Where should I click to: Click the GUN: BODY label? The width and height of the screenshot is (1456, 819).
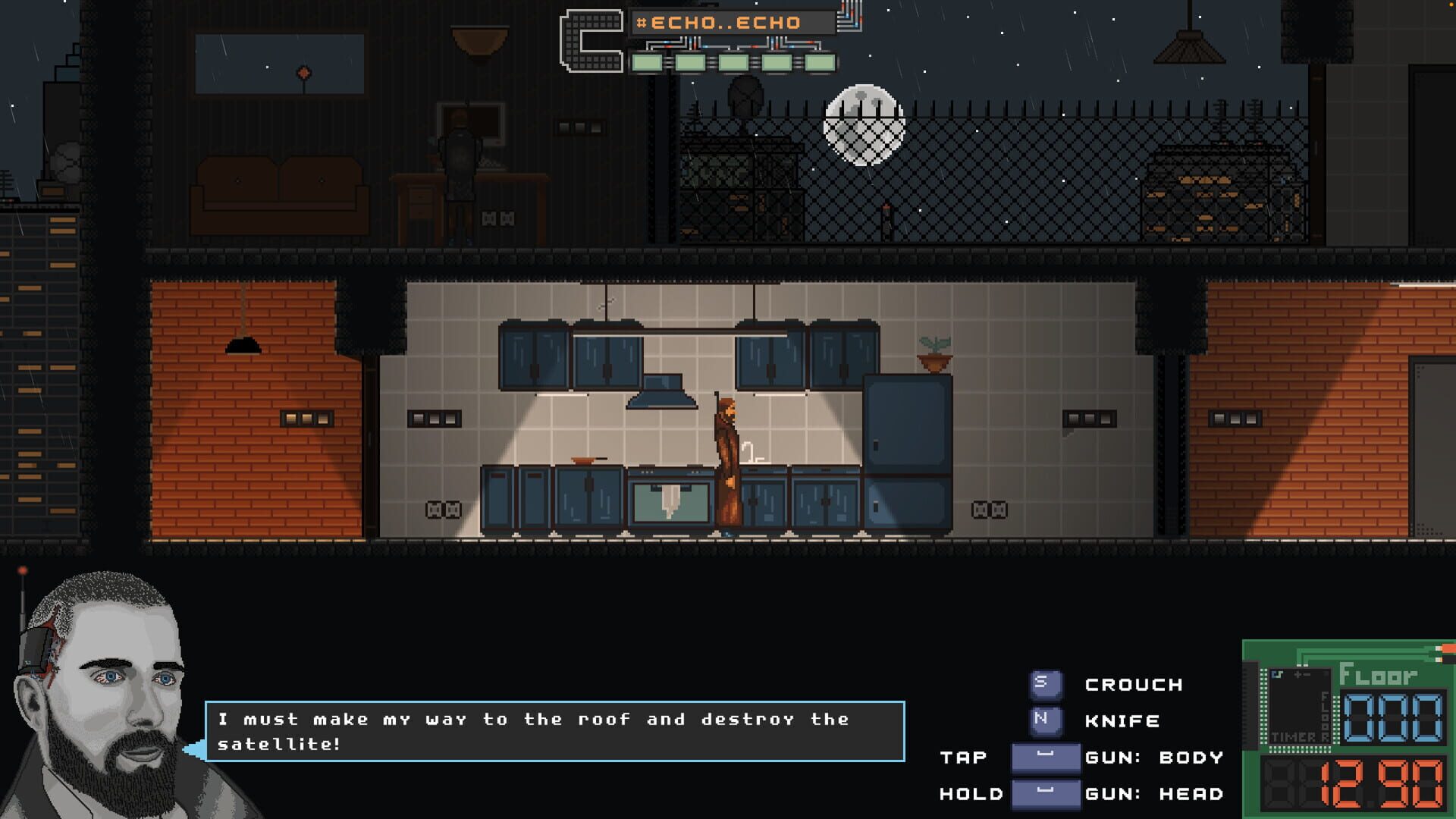(1153, 758)
